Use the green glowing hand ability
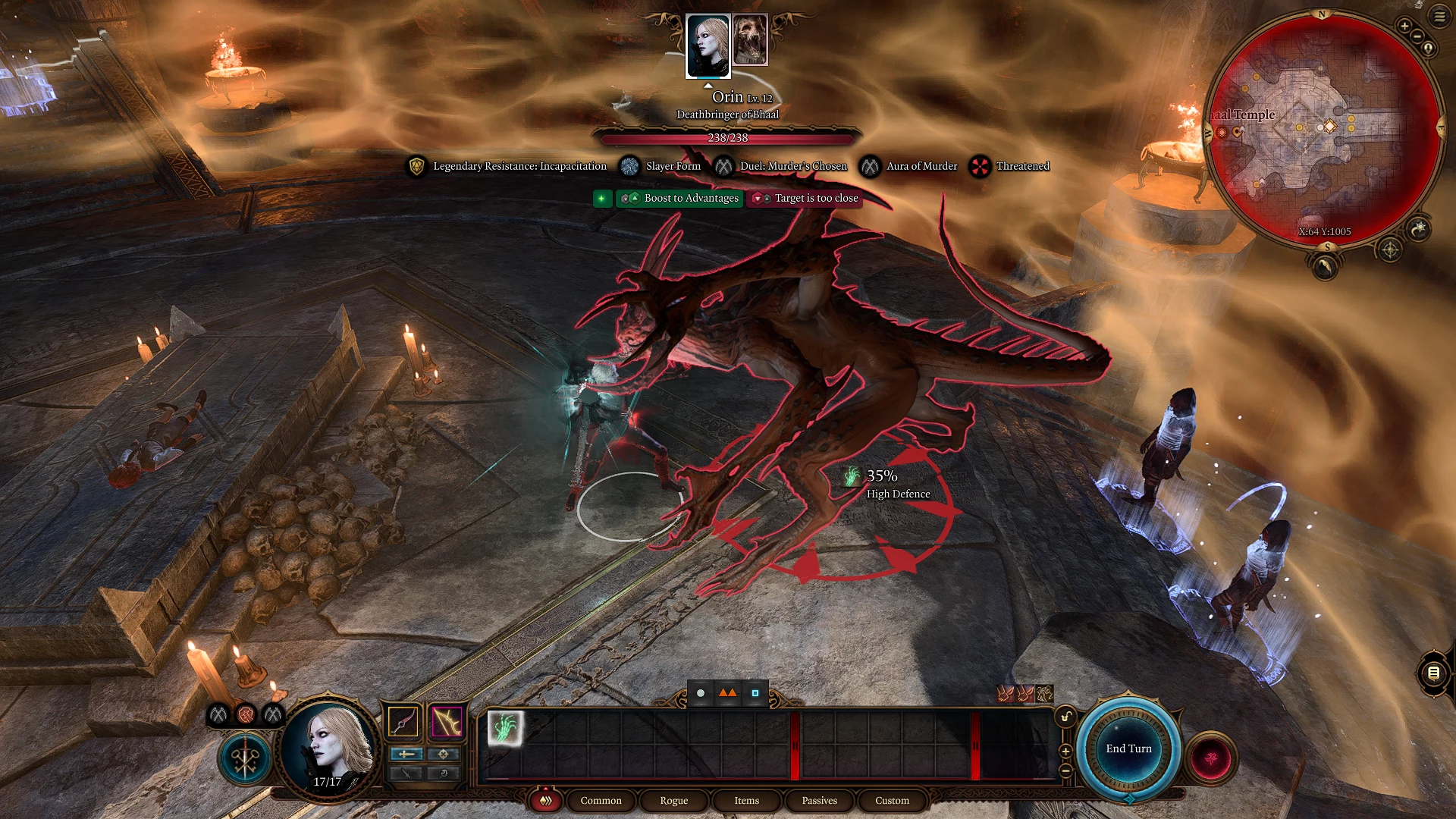Viewport: 1456px width, 819px height. tap(504, 728)
